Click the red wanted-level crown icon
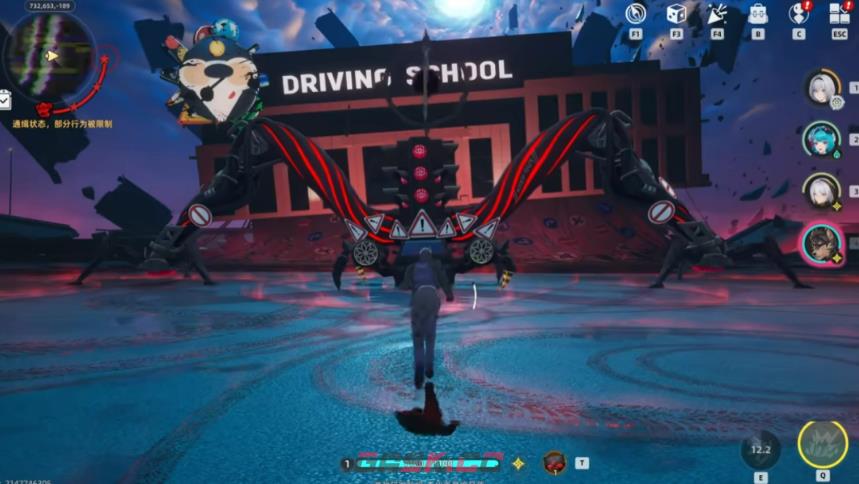 coord(43,107)
